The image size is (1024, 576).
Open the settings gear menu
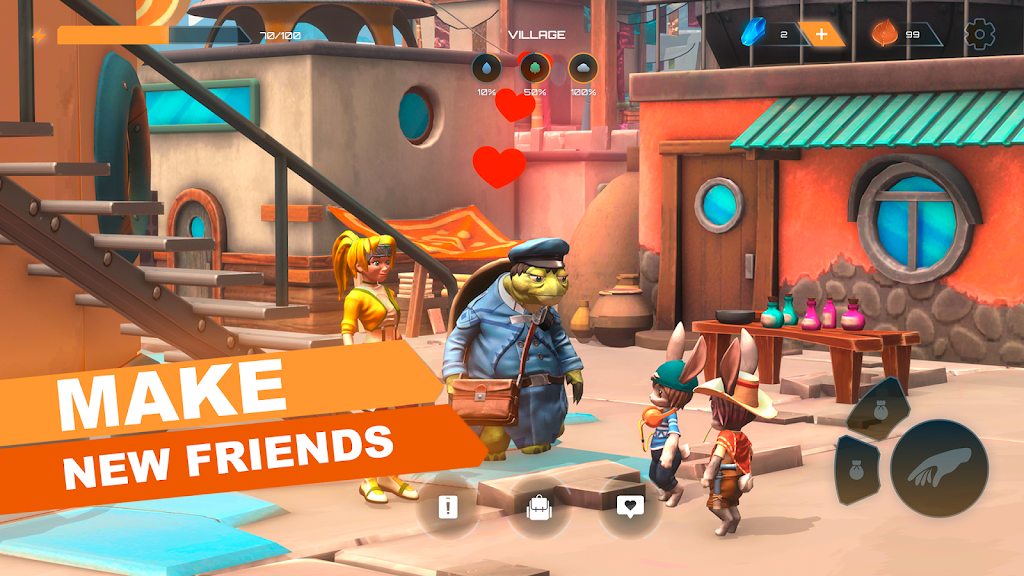pyautogui.click(x=980, y=35)
